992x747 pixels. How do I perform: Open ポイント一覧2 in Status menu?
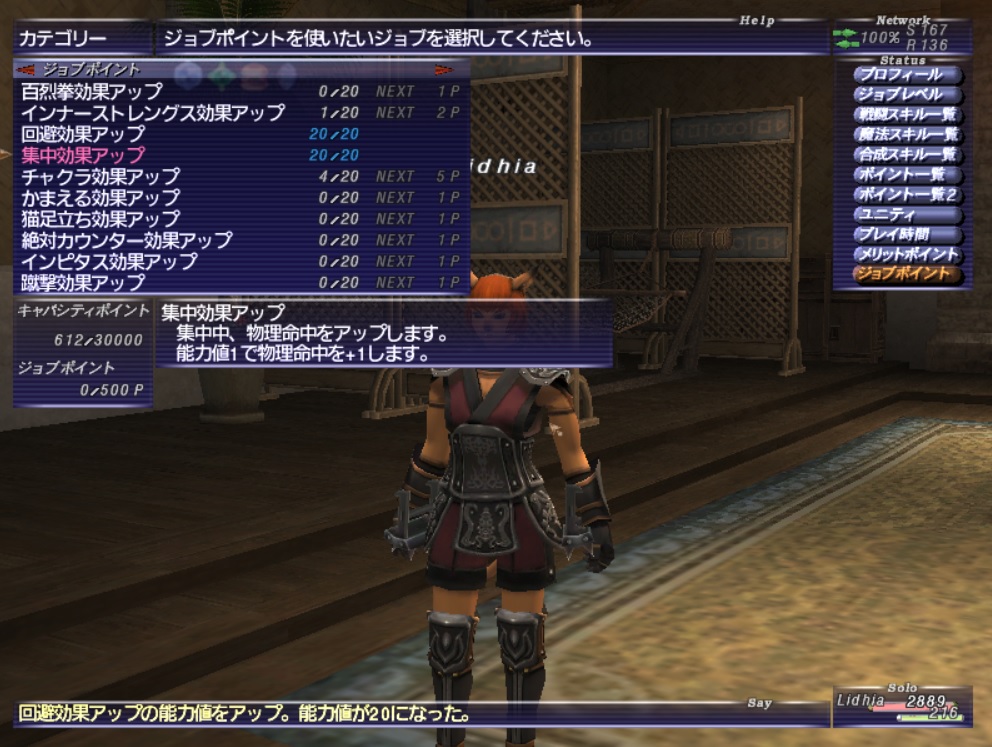[x=908, y=195]
